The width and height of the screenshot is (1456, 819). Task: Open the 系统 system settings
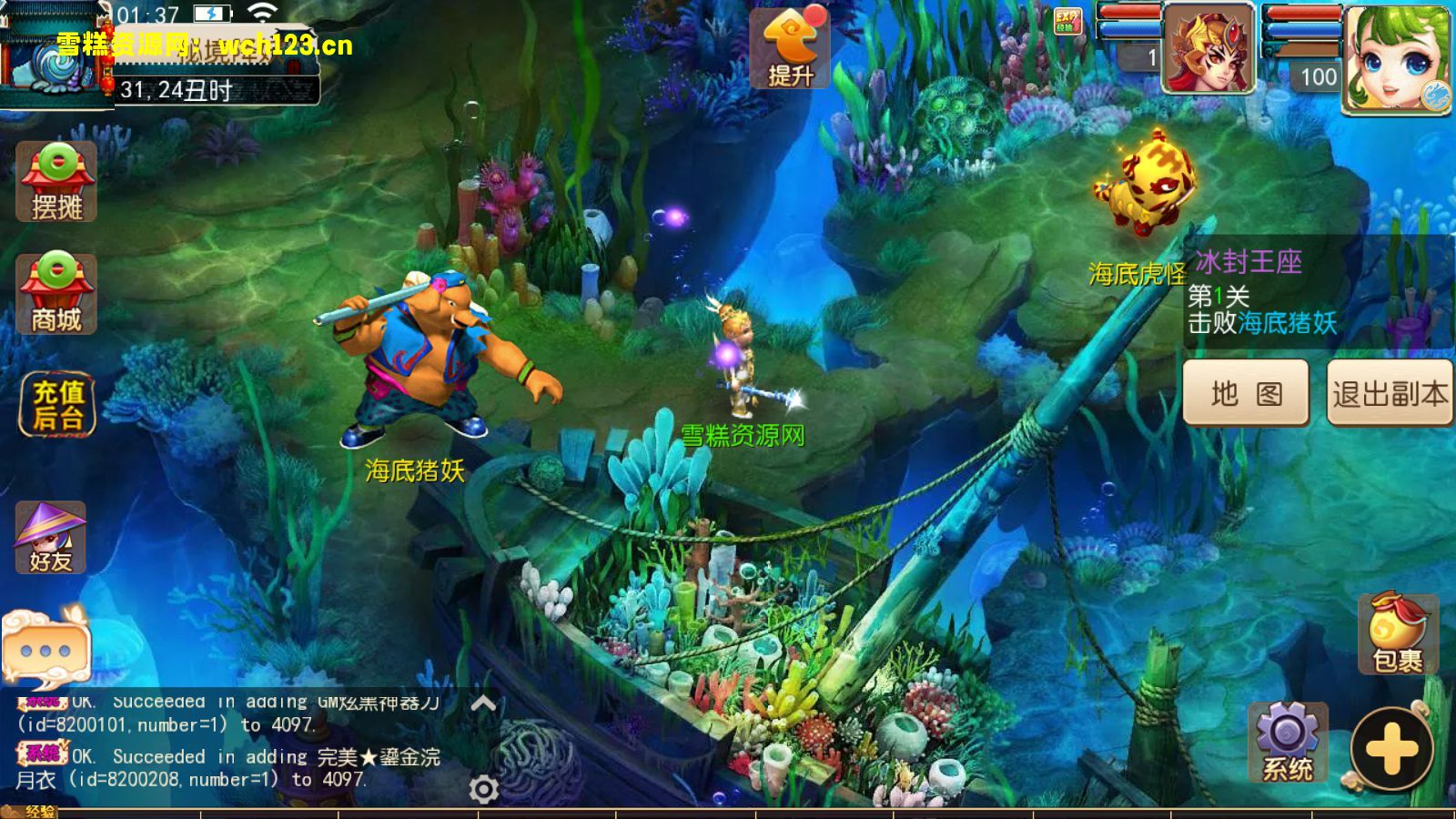[x=1287, y=743]
